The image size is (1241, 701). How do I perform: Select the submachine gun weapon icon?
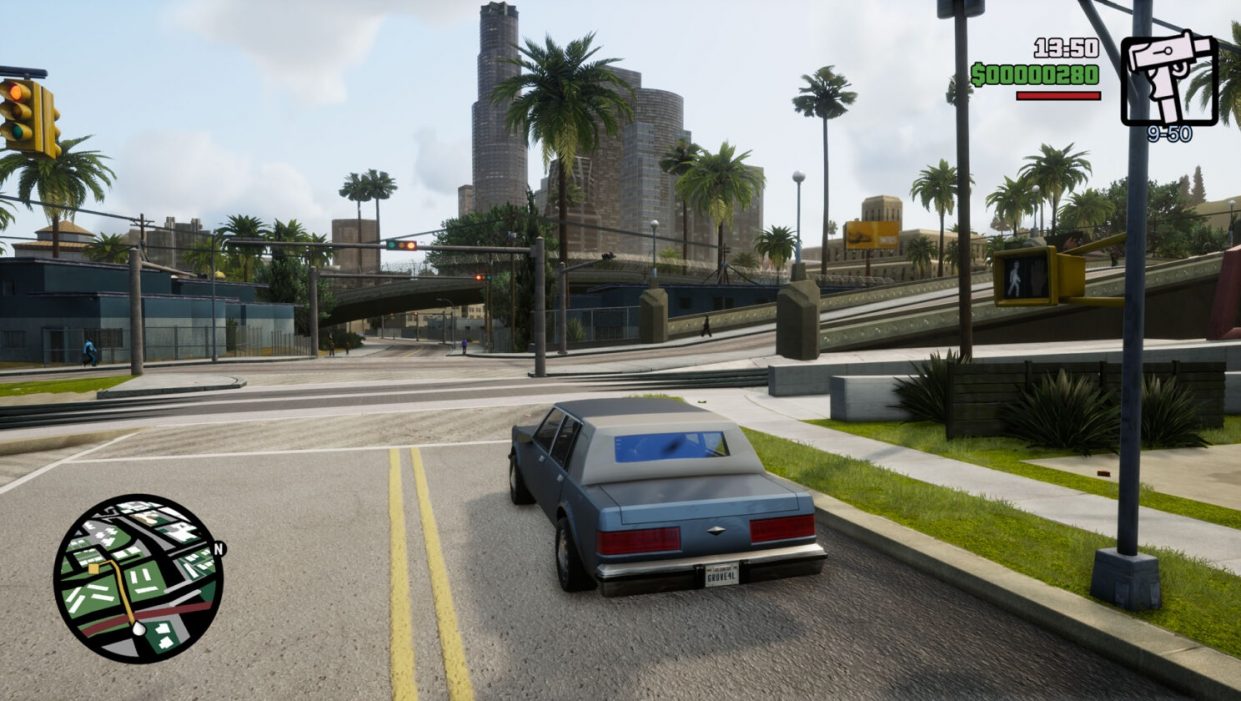tap(1167, 79)
